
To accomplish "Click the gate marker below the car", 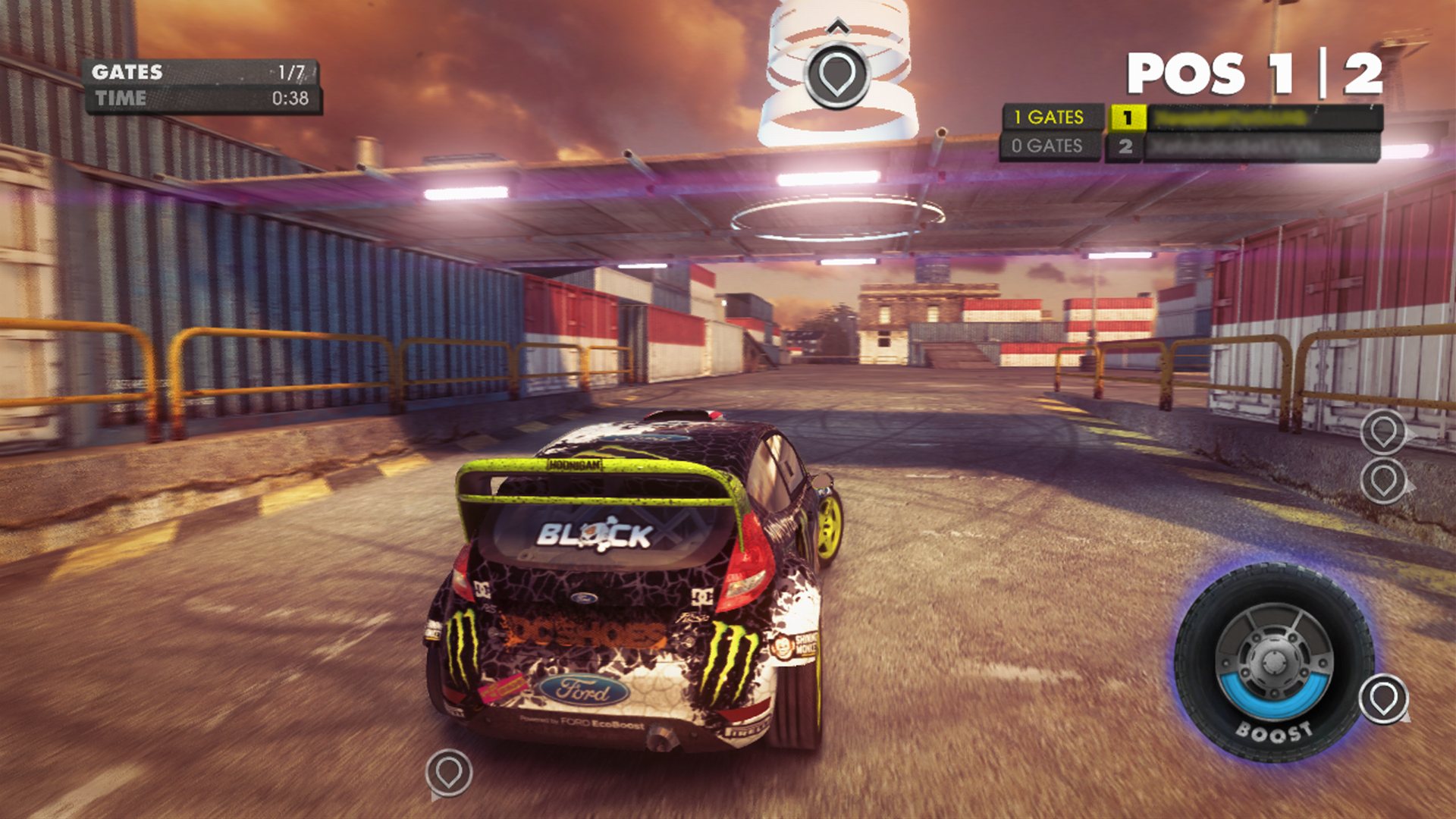I will pyautogui.click(x=449, y=773).
